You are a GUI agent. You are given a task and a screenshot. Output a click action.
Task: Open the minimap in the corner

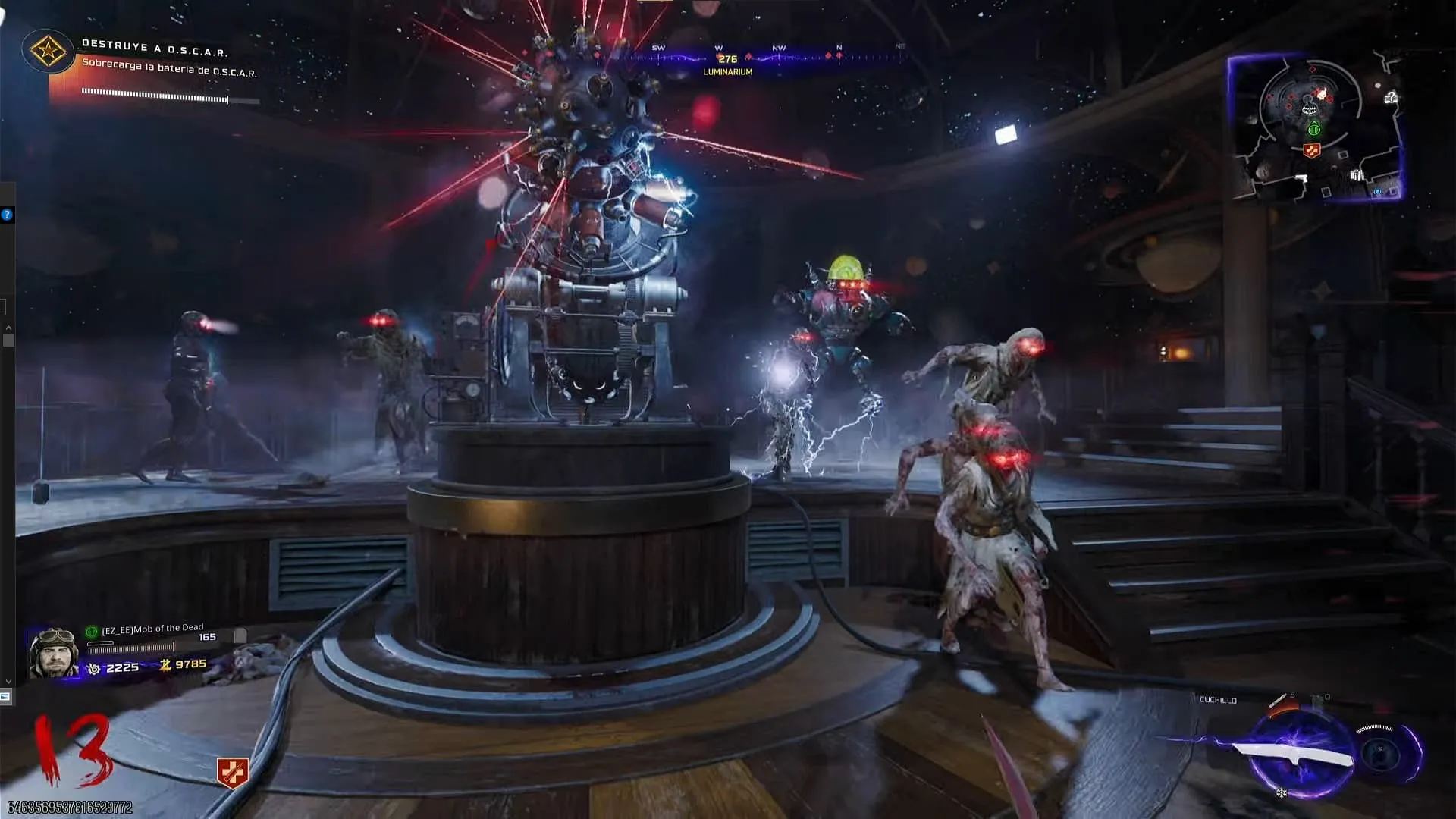pyautogui.click(x=1314, y=127)
